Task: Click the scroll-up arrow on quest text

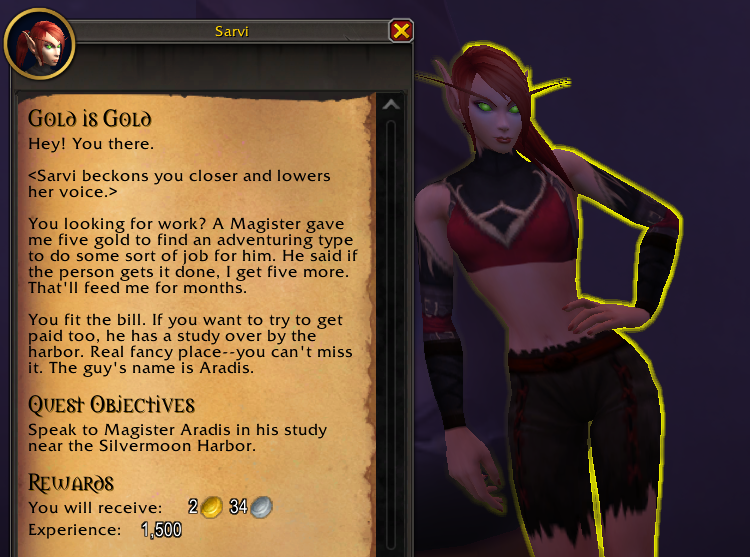Action: (391, 105)
